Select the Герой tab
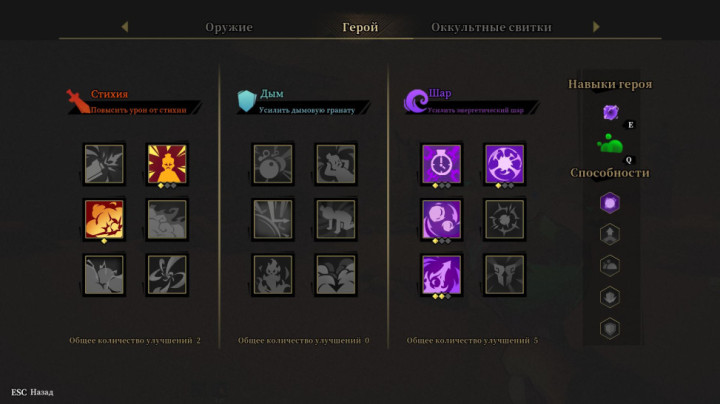This screenshot has height=404, width=720. coord(360,27)
